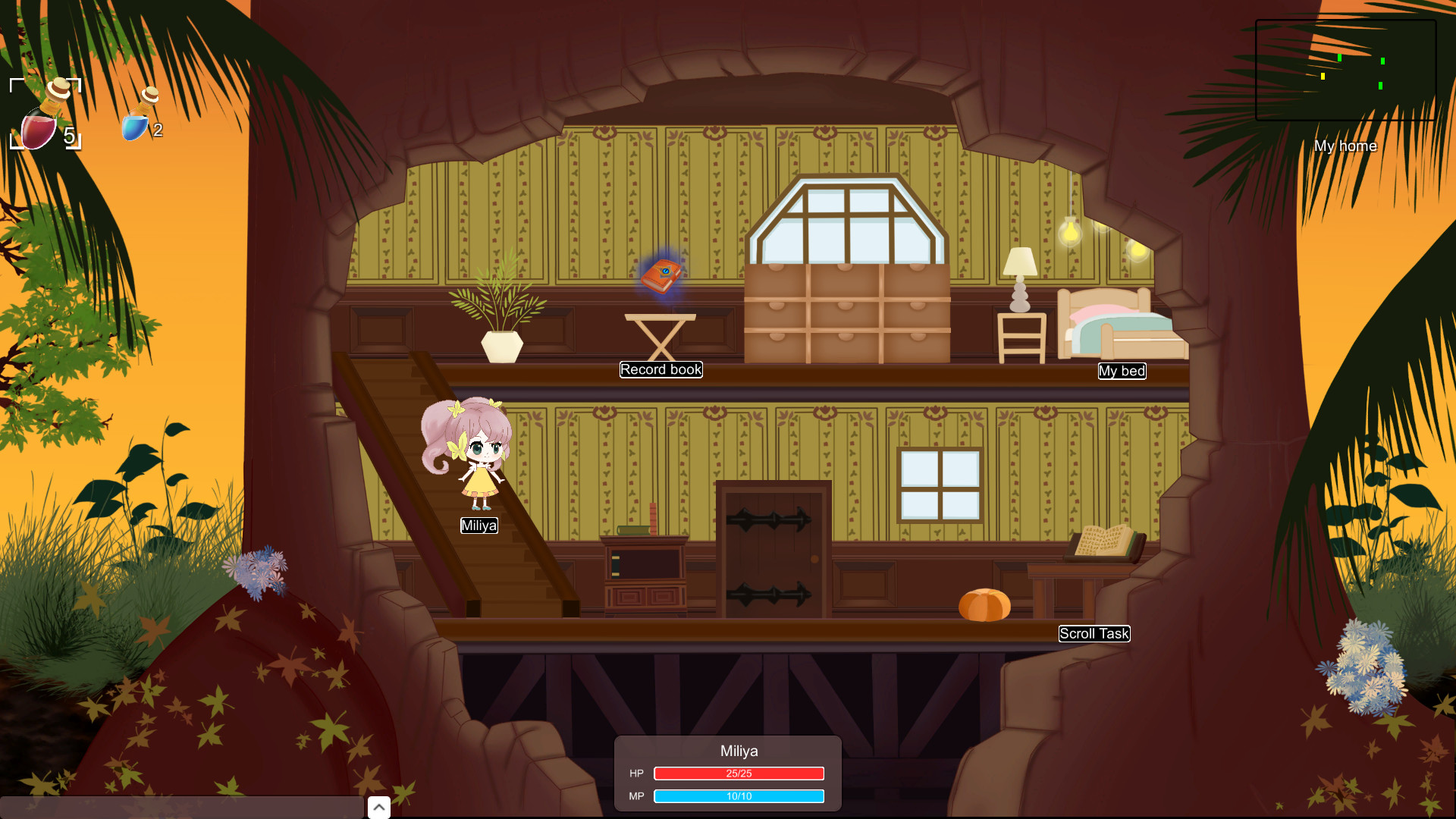
Task: Click the HP bar in Miliya's status panel
Action: pyautogui.click(x=739, y=773)
